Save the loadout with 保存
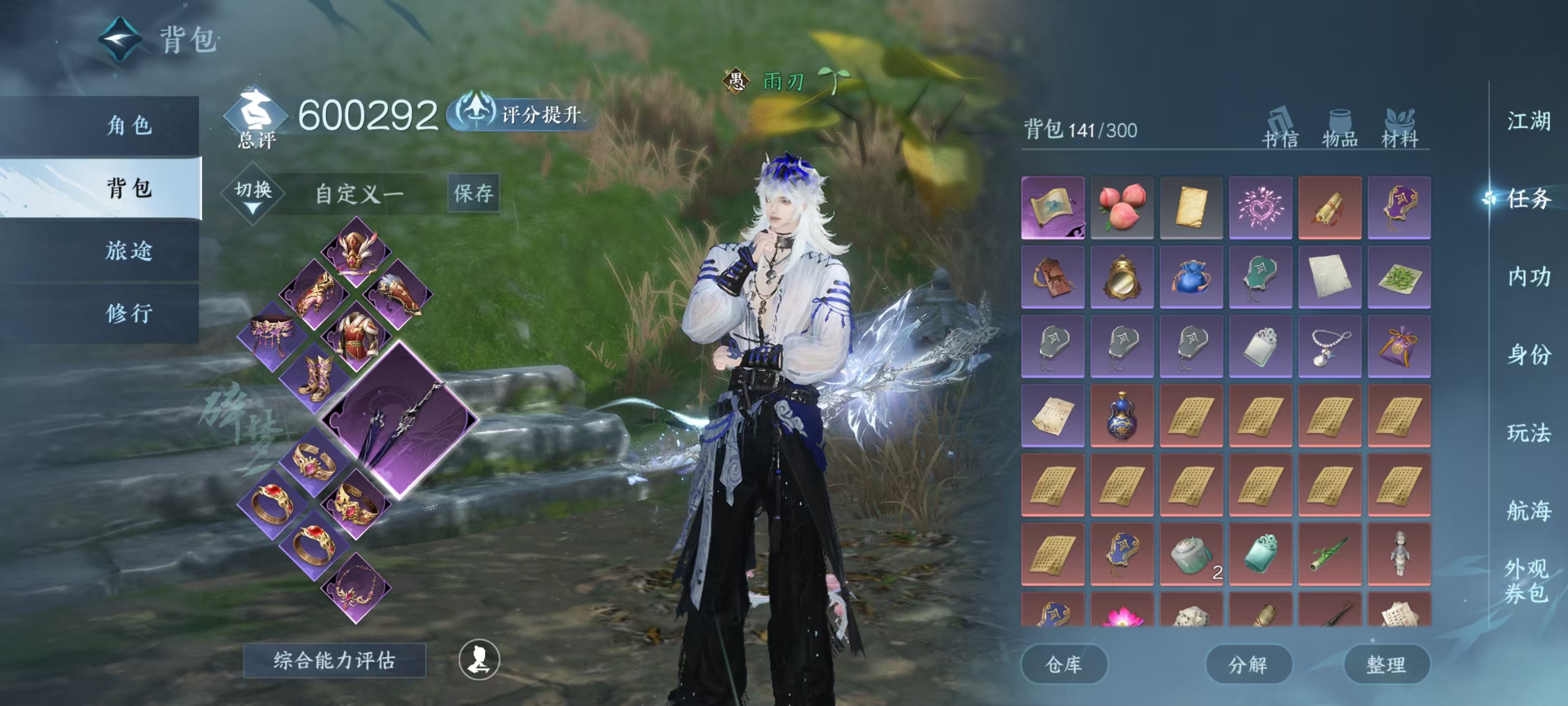 (x=473, y=193)
